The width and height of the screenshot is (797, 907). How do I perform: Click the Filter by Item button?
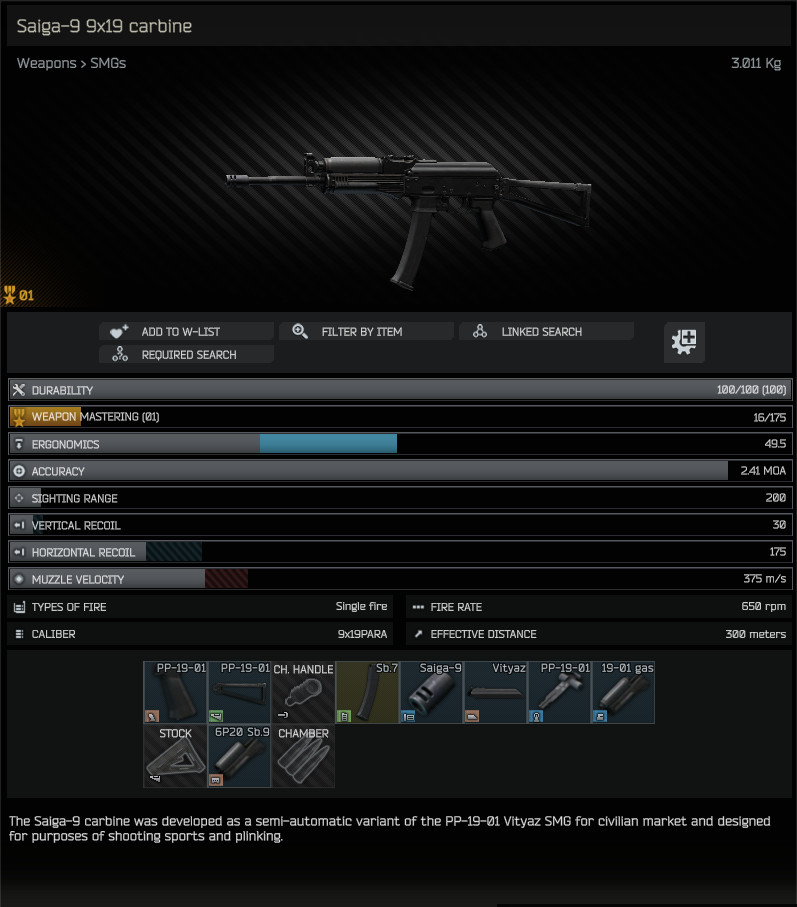366,332
